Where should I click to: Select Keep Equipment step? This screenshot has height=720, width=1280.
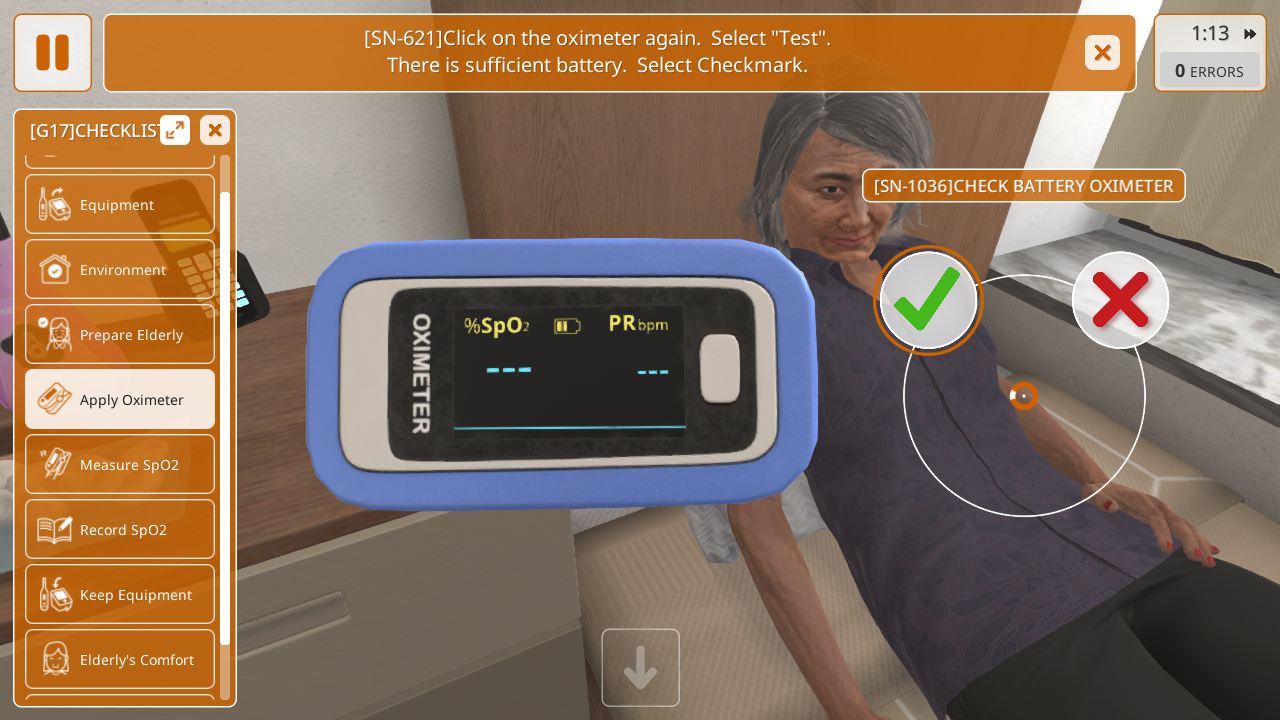[120, 595]
